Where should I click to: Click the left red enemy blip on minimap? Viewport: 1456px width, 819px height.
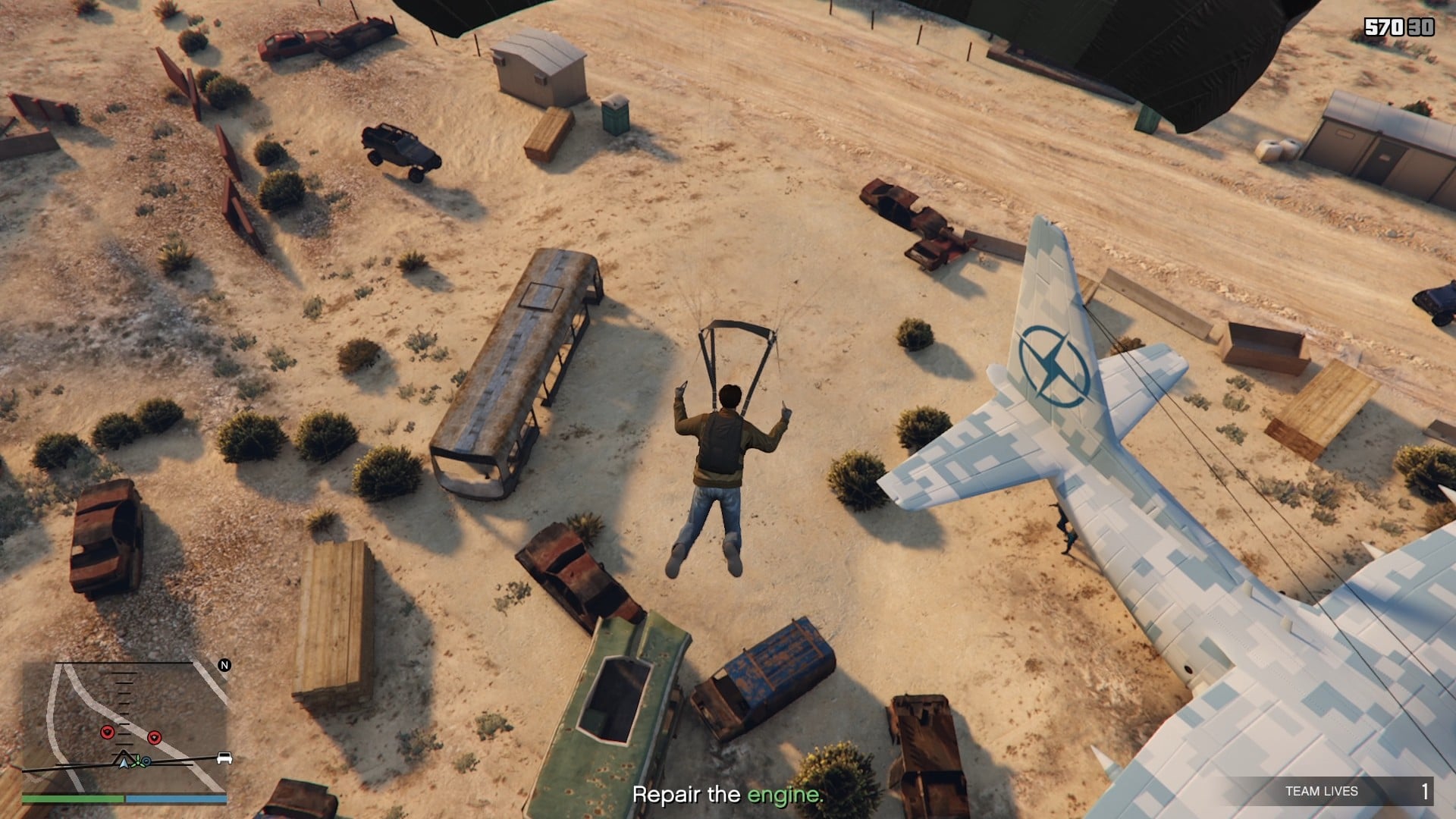coord(107,732)
